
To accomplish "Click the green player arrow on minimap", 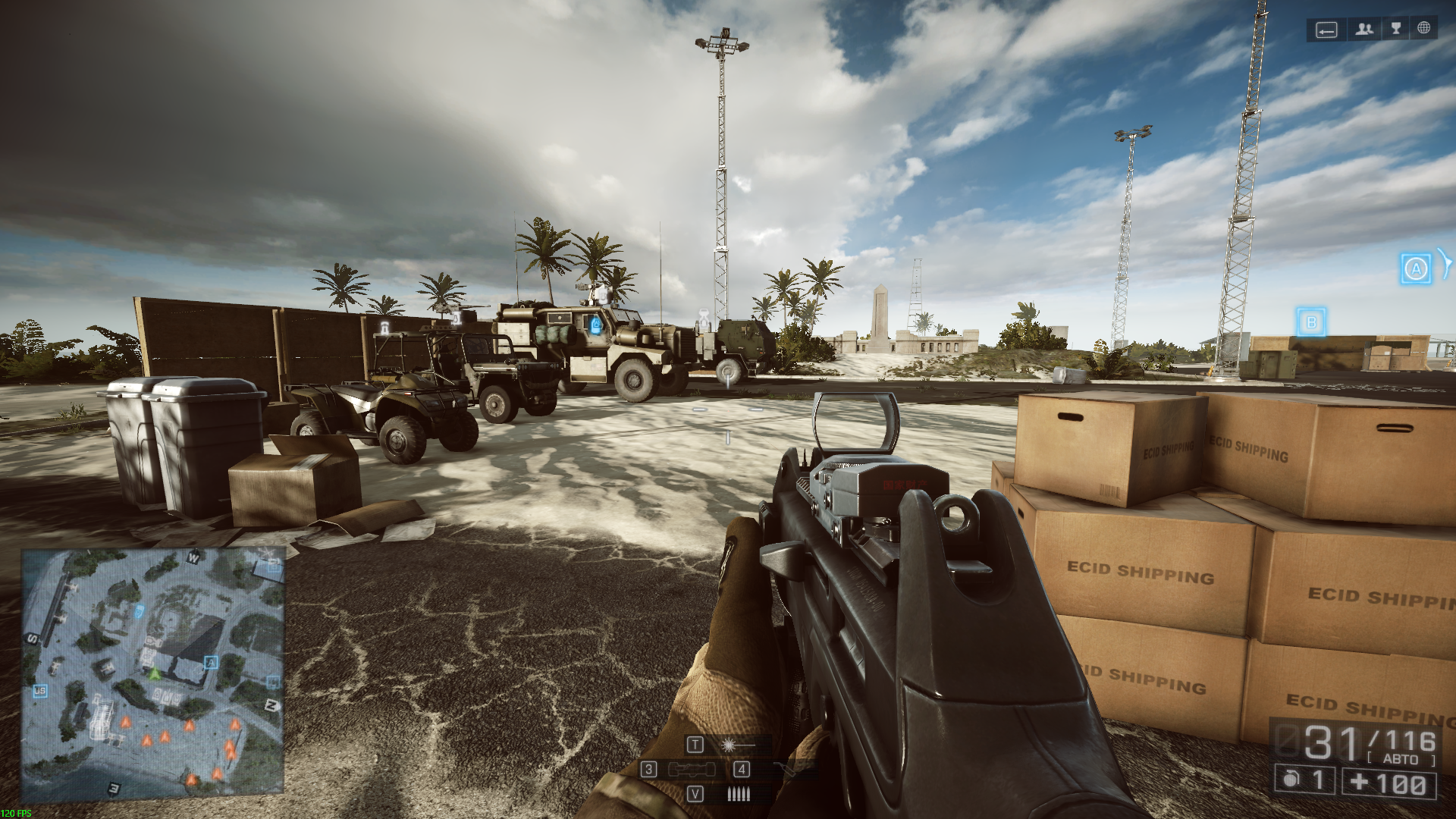I will pos(155,673).
